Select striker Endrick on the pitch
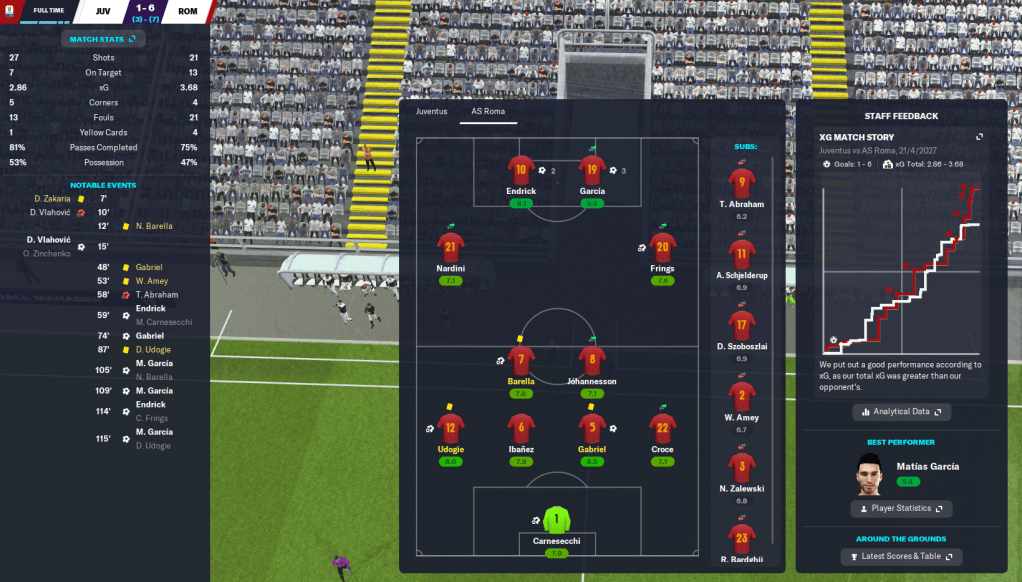 [x=521, y=170]
